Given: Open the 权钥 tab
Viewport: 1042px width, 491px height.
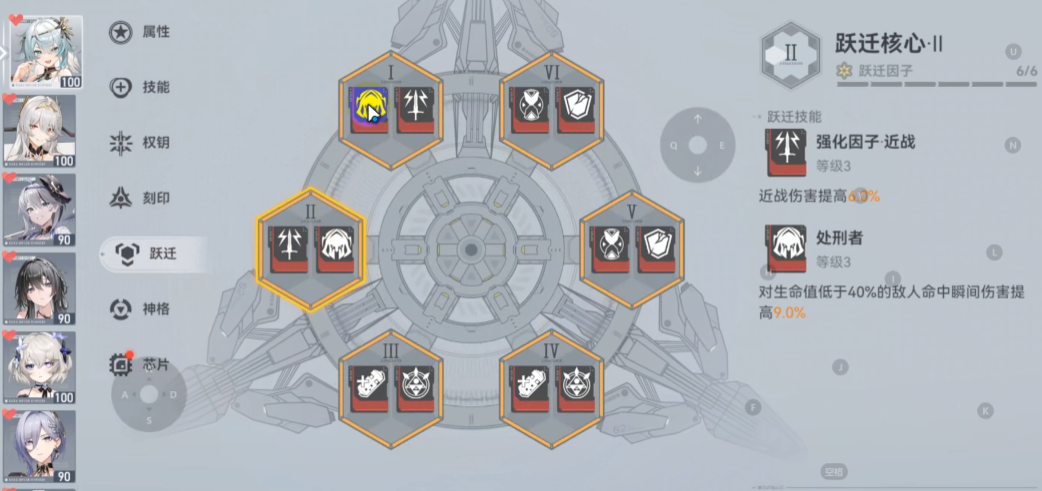Looking at the screenshot, I should pyautogui.click(x=141, y=143).
